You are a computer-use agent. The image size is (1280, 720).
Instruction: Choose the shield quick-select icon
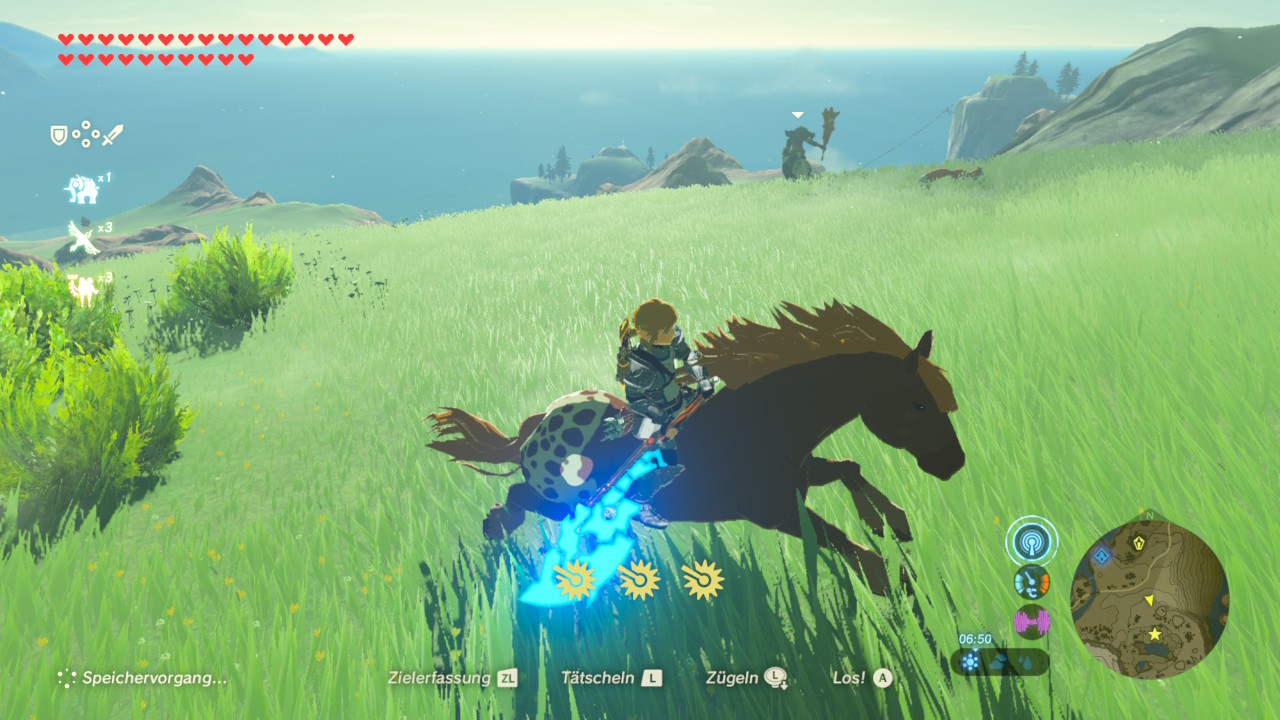(x=59, y=134)
